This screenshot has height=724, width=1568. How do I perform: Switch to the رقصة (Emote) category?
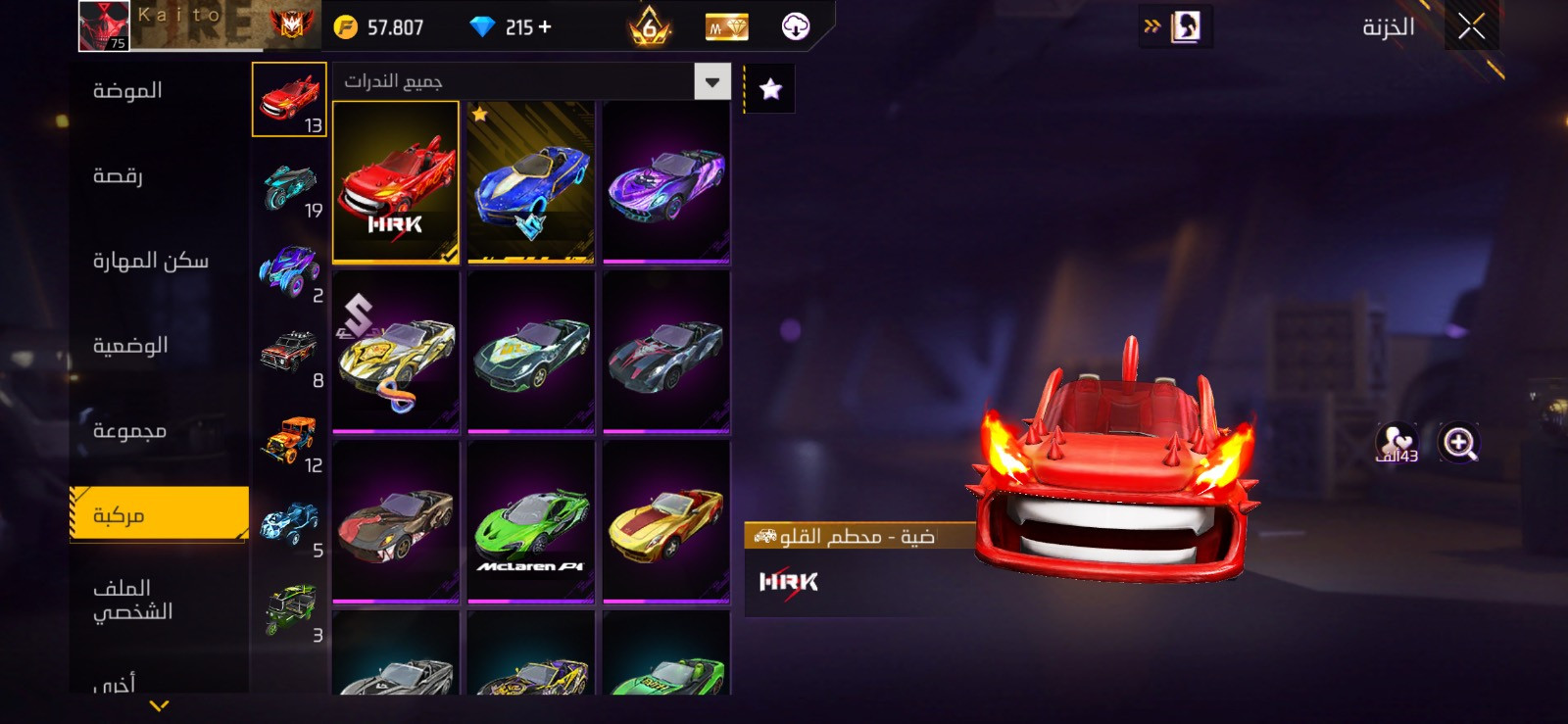click(118, 176)
